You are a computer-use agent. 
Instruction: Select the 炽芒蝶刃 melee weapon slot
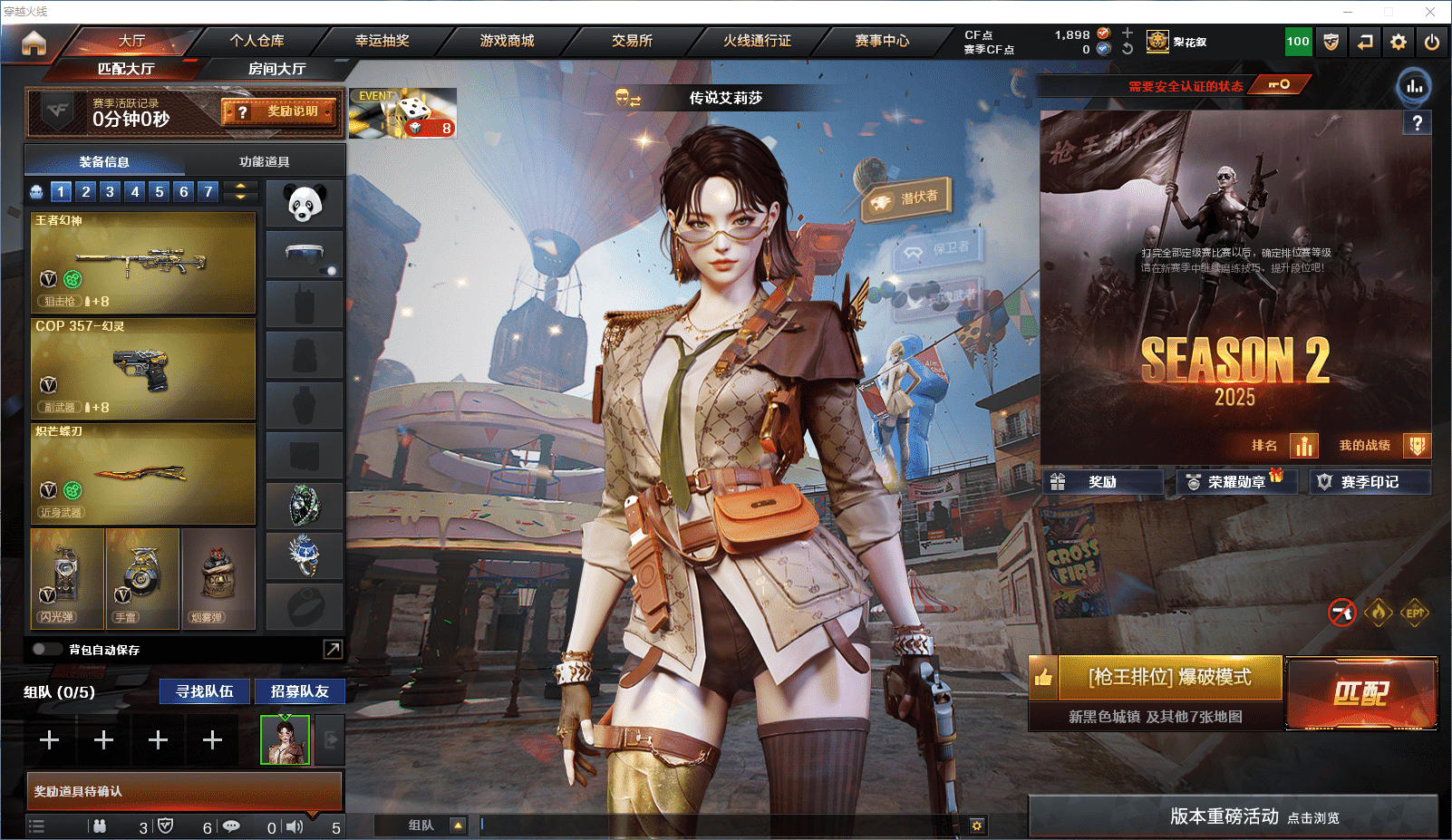click(143, 474)
